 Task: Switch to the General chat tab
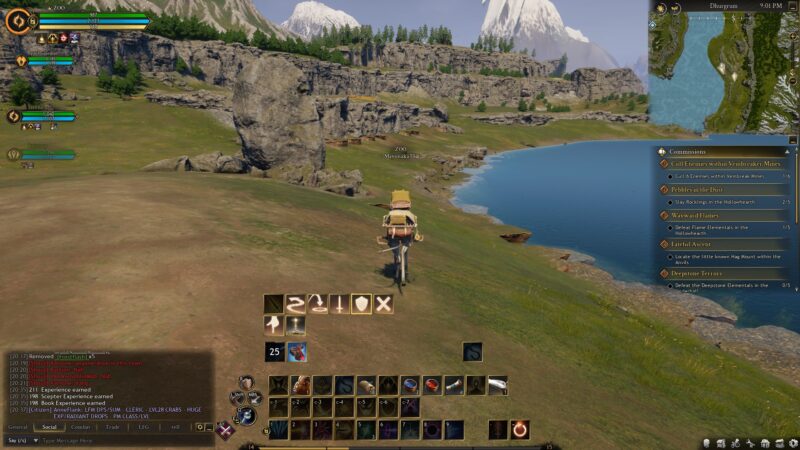18,427
